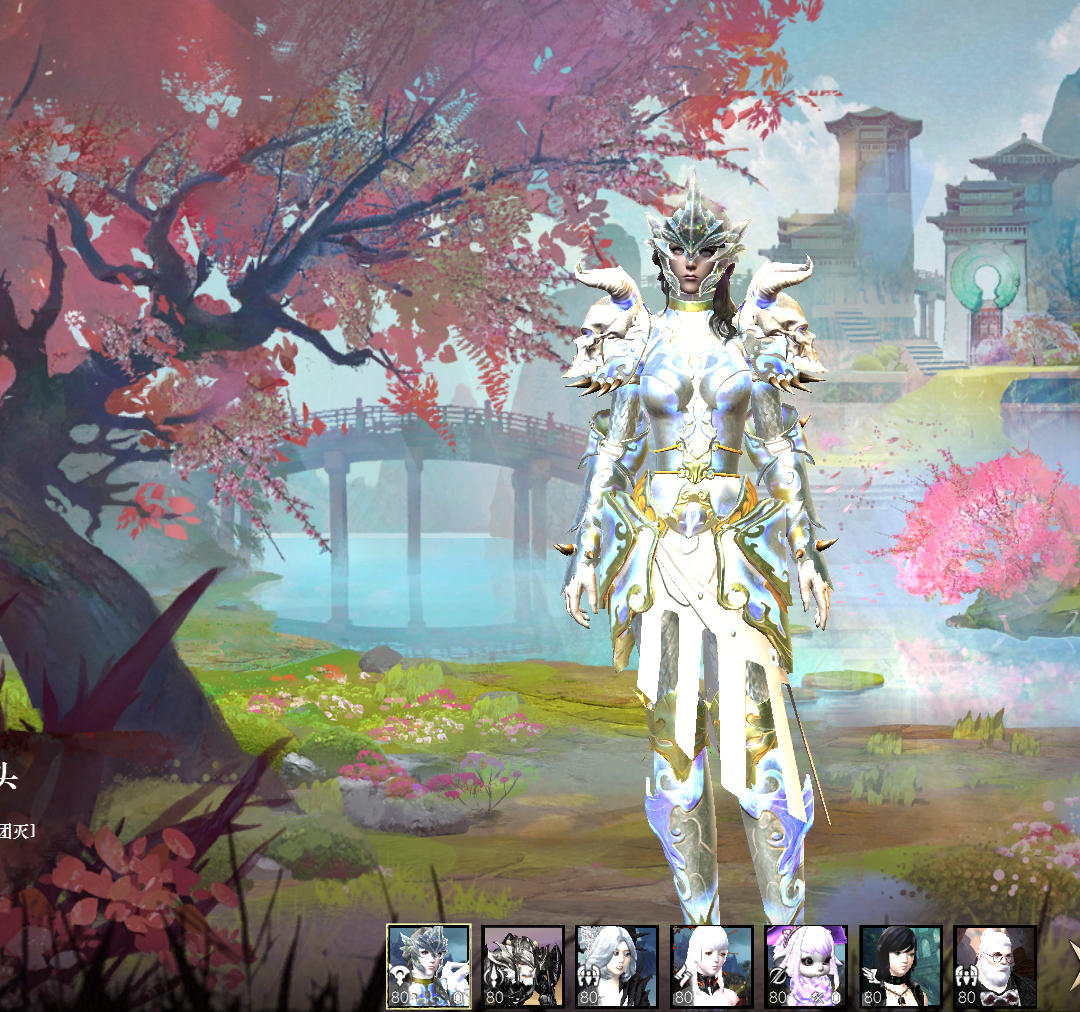Image resolution: width=1080 pixels, height=1012 pixels.
Task: Select the silver-helmeted character portrait
Action: [x=428, y=966]
